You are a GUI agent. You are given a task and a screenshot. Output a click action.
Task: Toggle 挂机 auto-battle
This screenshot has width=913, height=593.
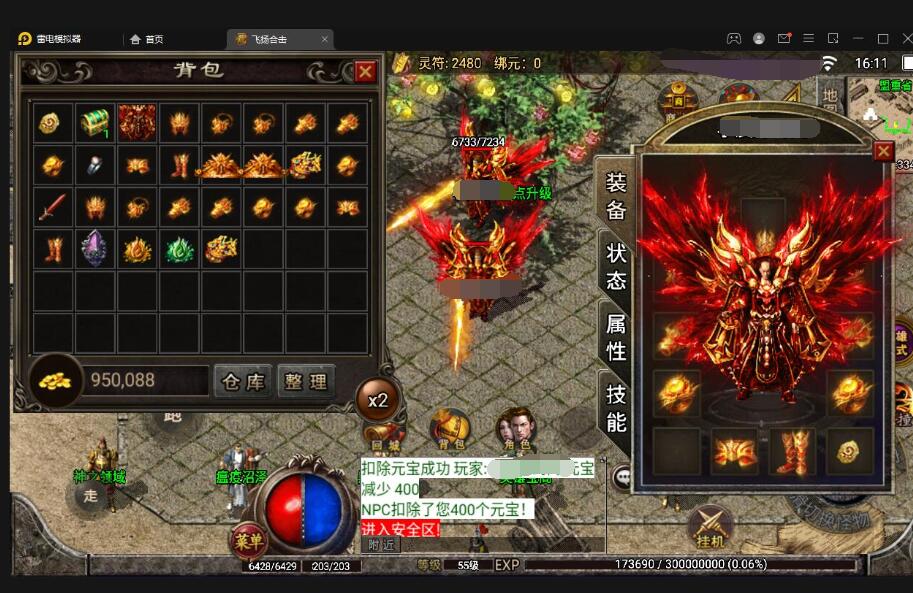click(711, 526)
